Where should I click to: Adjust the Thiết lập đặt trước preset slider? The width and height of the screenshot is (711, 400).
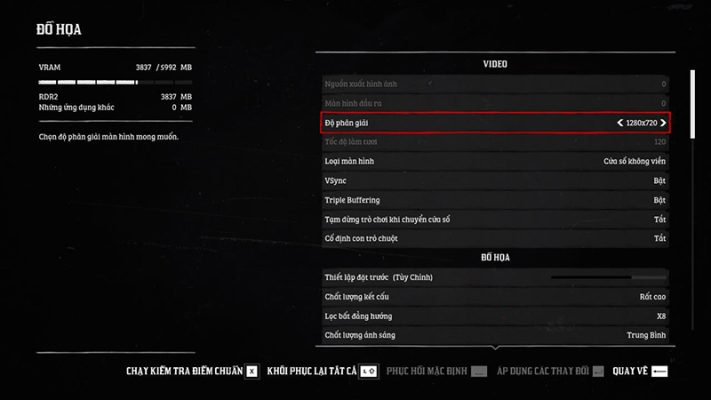pyautogui.click(x=607, y=276)
